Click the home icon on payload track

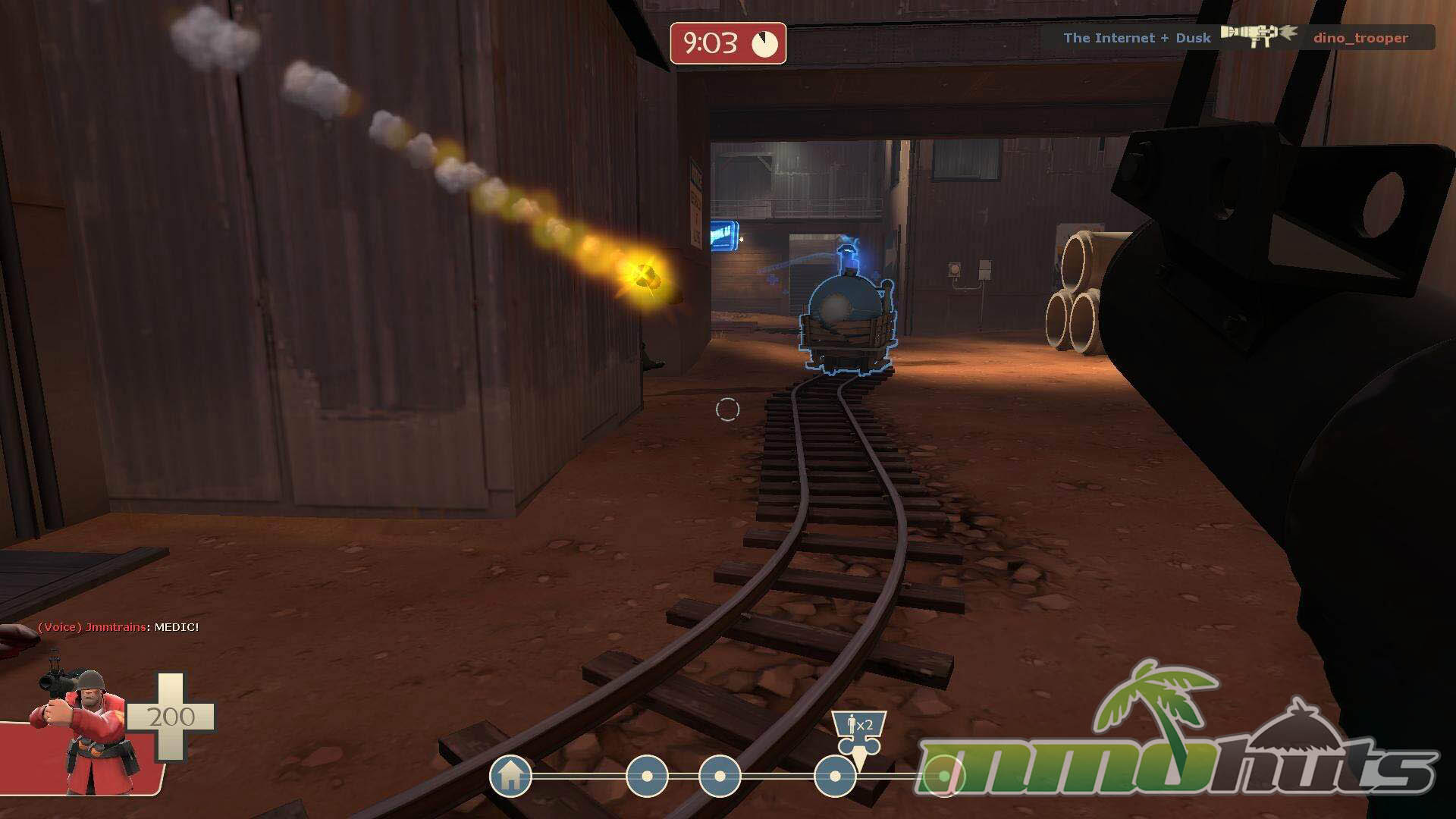click(510, 776)
